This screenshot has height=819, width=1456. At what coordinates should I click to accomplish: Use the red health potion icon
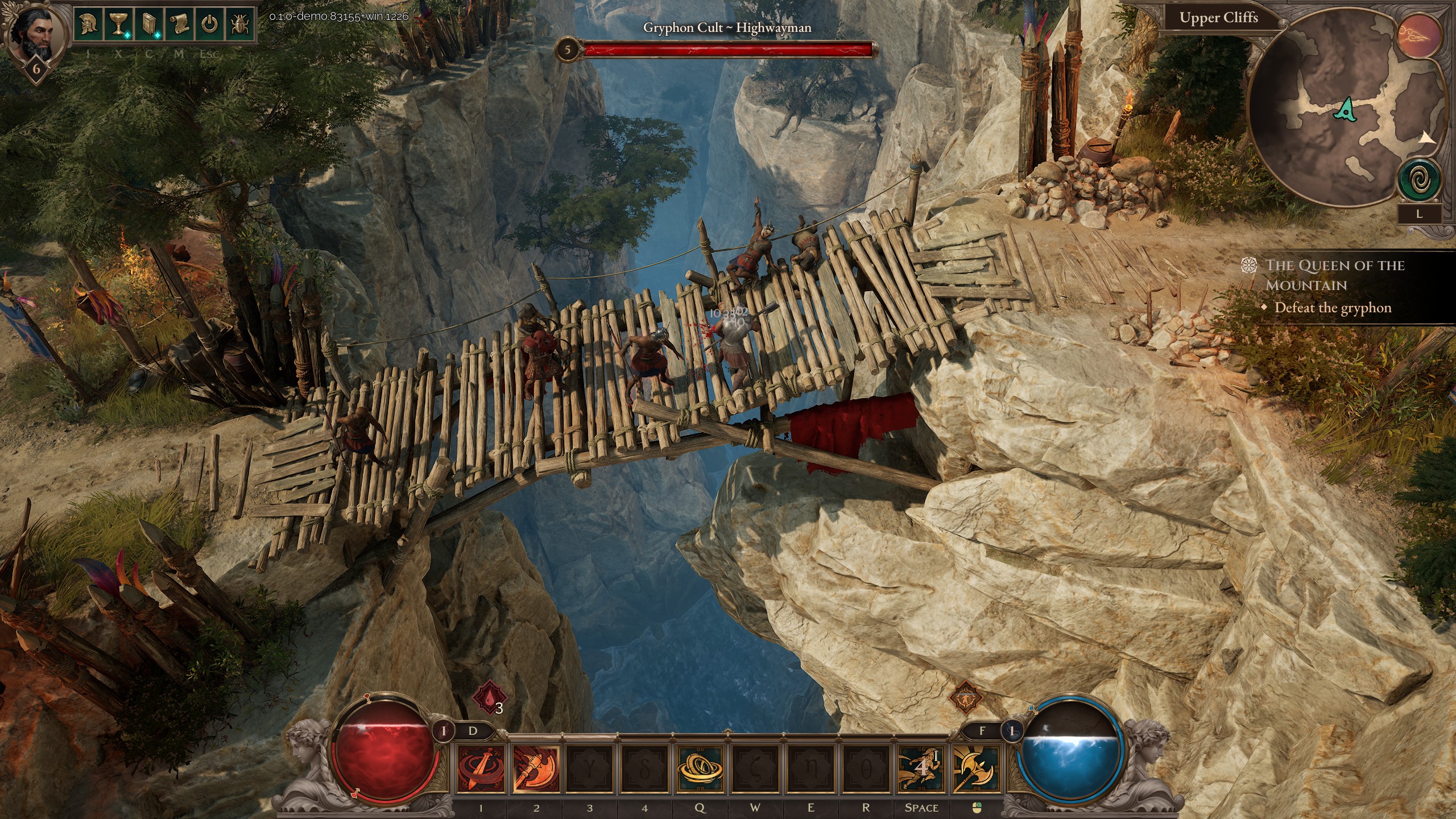click(489, 697)
